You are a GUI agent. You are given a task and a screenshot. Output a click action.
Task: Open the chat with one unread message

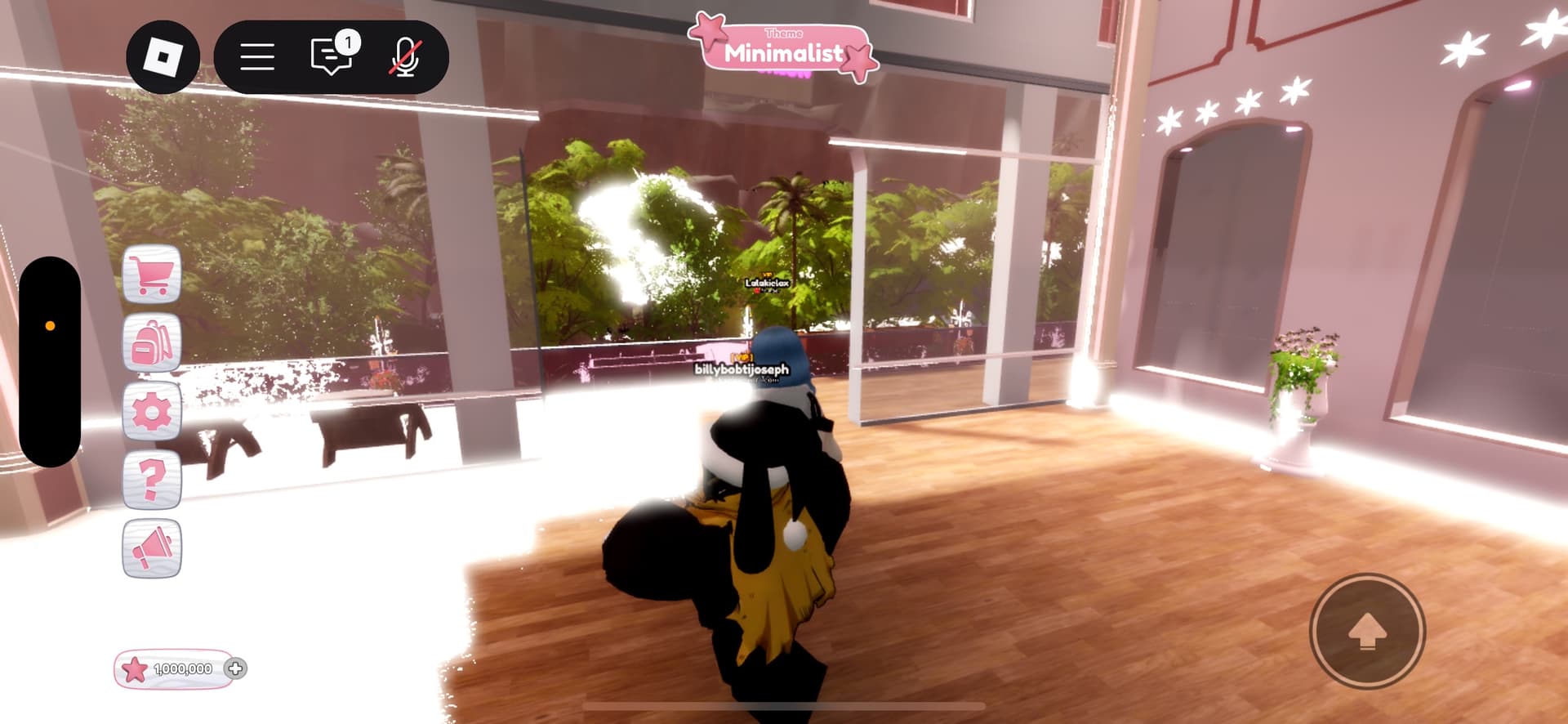(x=332, y=56)
